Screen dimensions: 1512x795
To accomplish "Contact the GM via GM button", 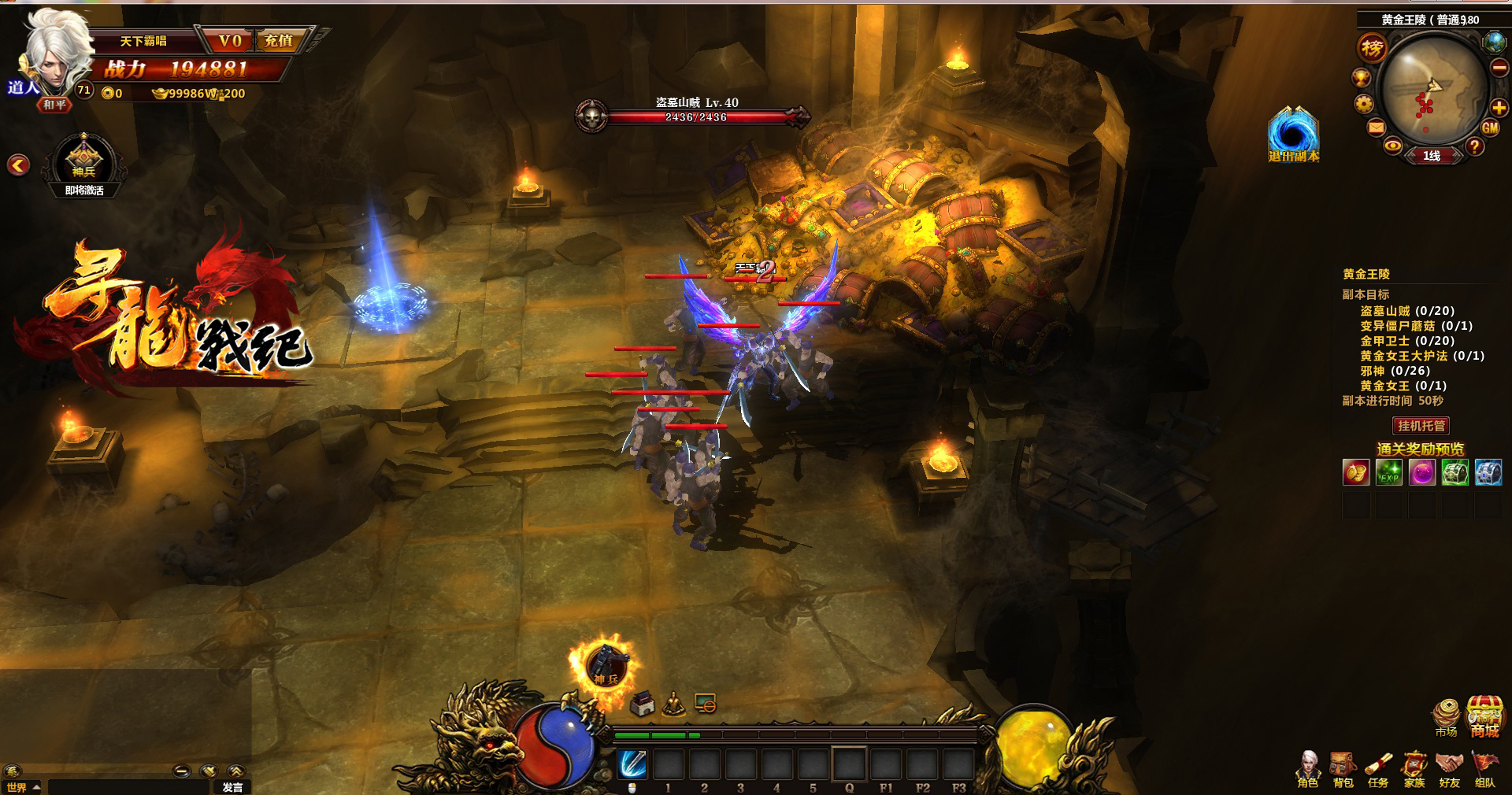I will [x=1490, y=128].
